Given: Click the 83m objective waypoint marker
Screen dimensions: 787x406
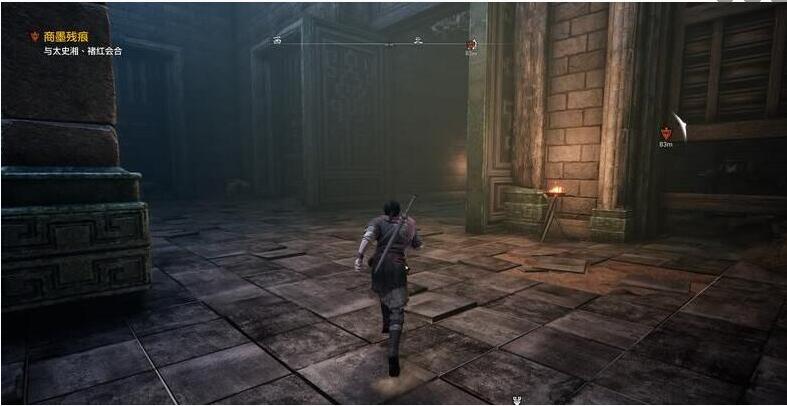Looking at the screenshot, I should [666, 132].
